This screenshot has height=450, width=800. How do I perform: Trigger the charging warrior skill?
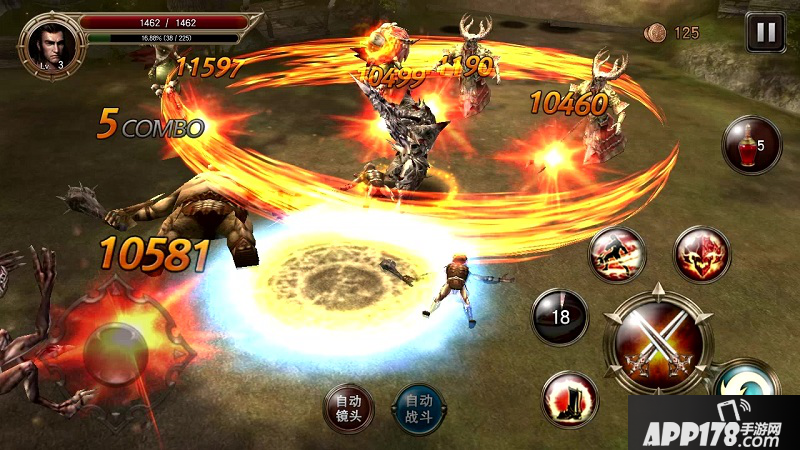[x=617, y=254]
